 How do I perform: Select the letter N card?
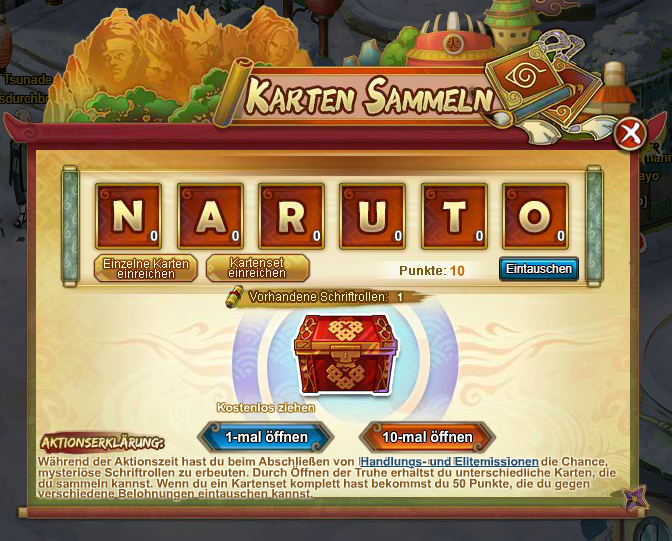tap(127, 216)
